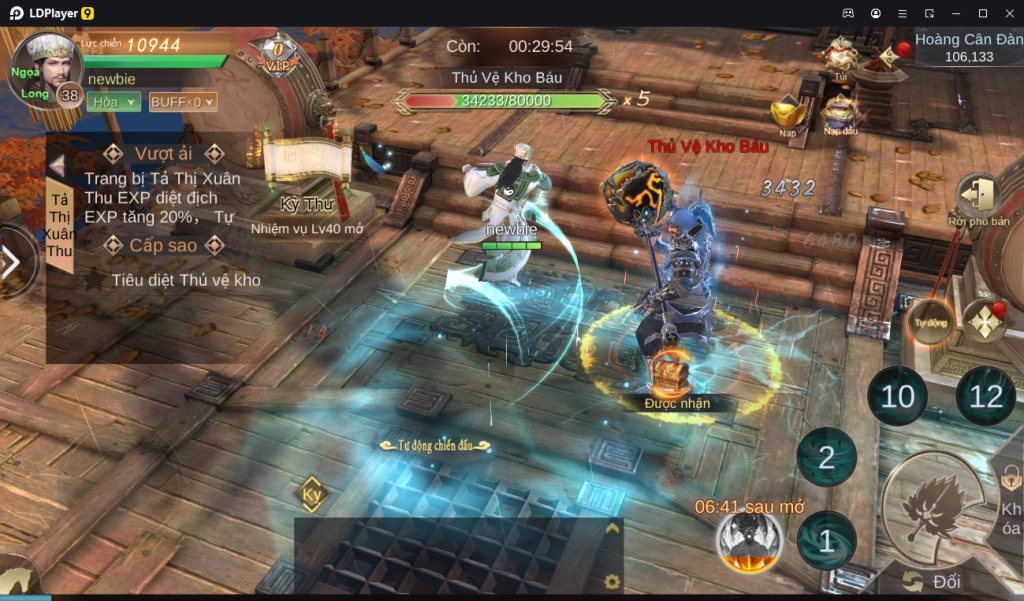
Task: Expand the chat box with up arrow
Action: pyautogui.click(x=612, y=529)
